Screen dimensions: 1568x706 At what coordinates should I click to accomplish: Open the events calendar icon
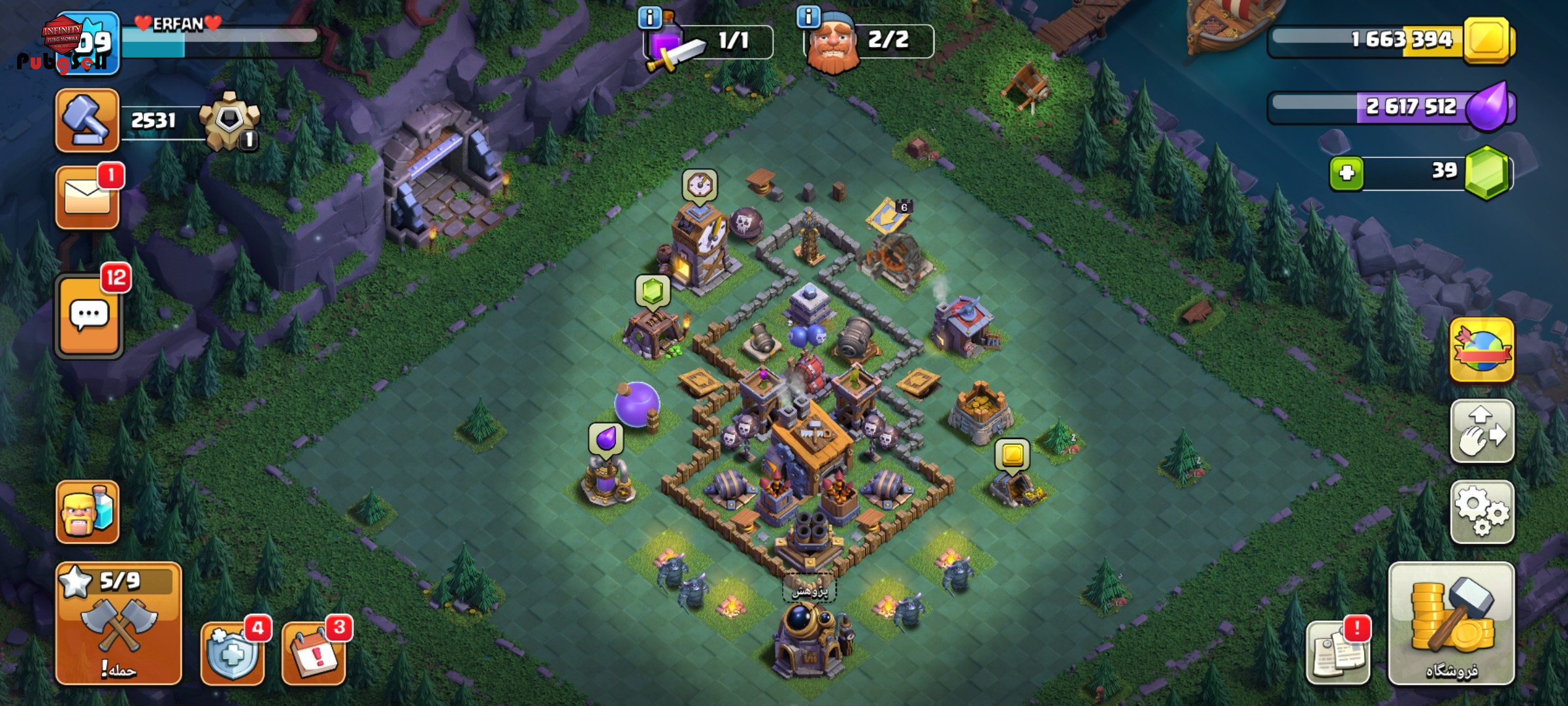click(314, 652)
